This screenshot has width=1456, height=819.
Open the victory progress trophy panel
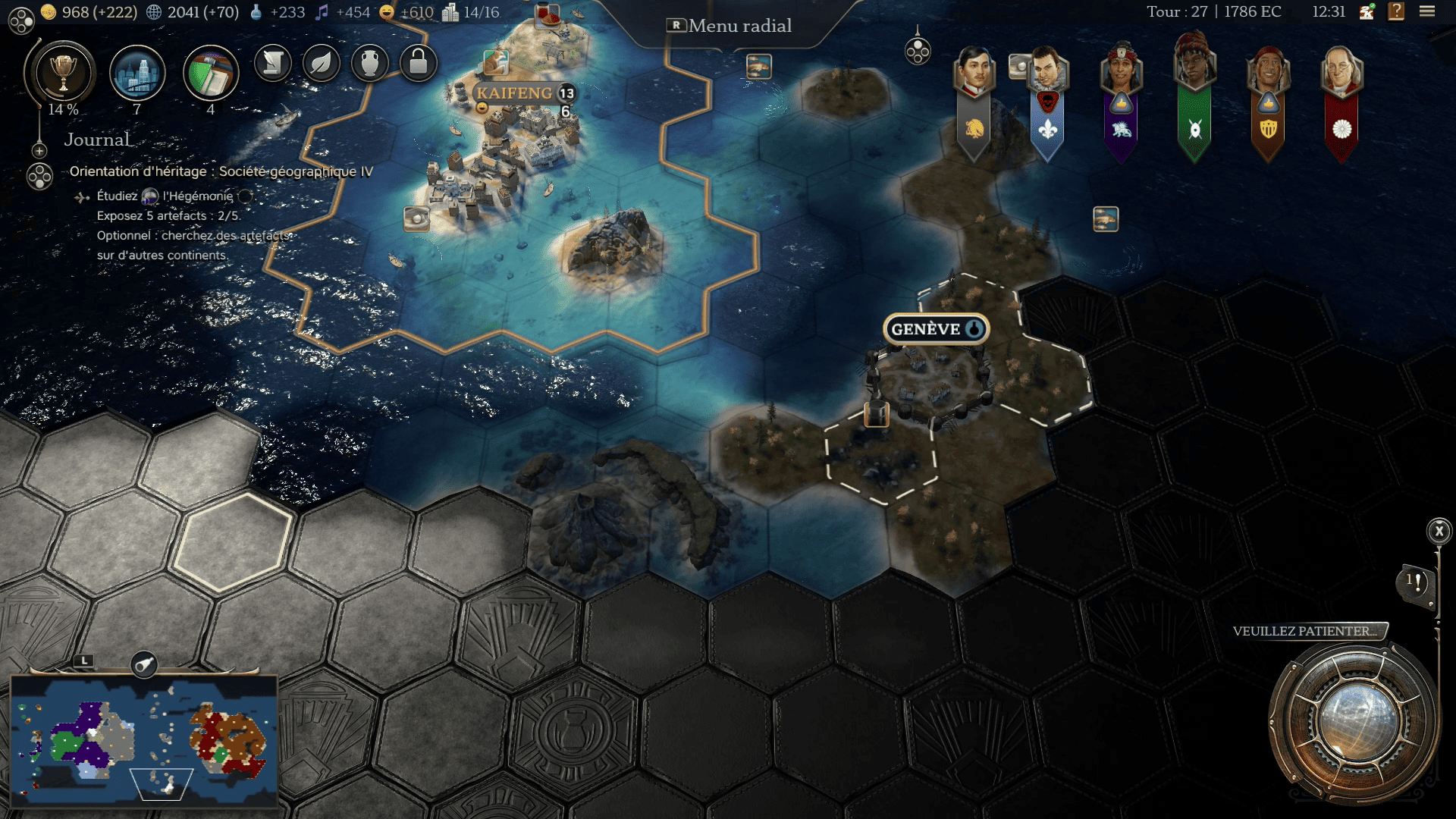62,74
